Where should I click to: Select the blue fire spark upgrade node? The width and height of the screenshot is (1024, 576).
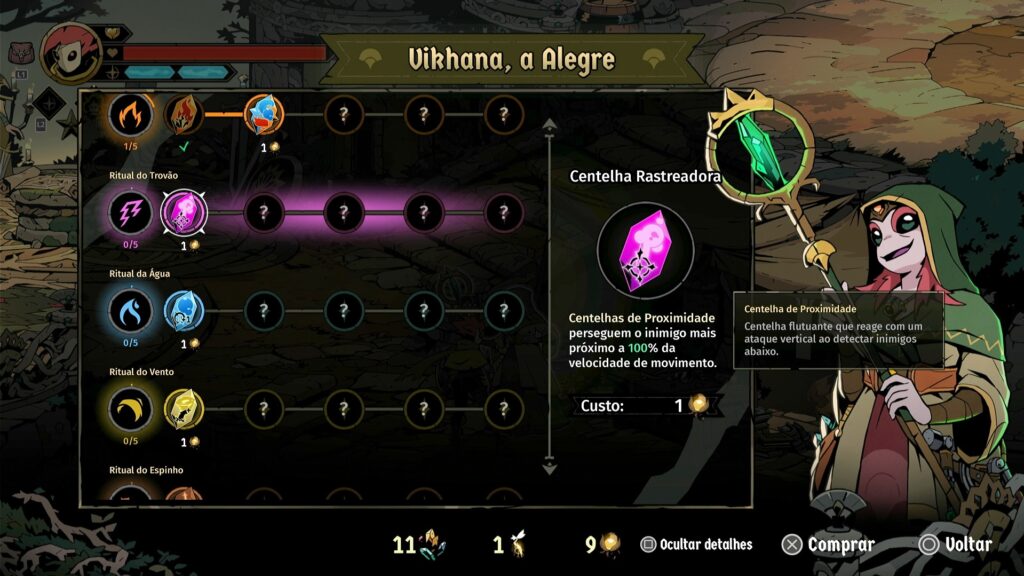(264, 115)
